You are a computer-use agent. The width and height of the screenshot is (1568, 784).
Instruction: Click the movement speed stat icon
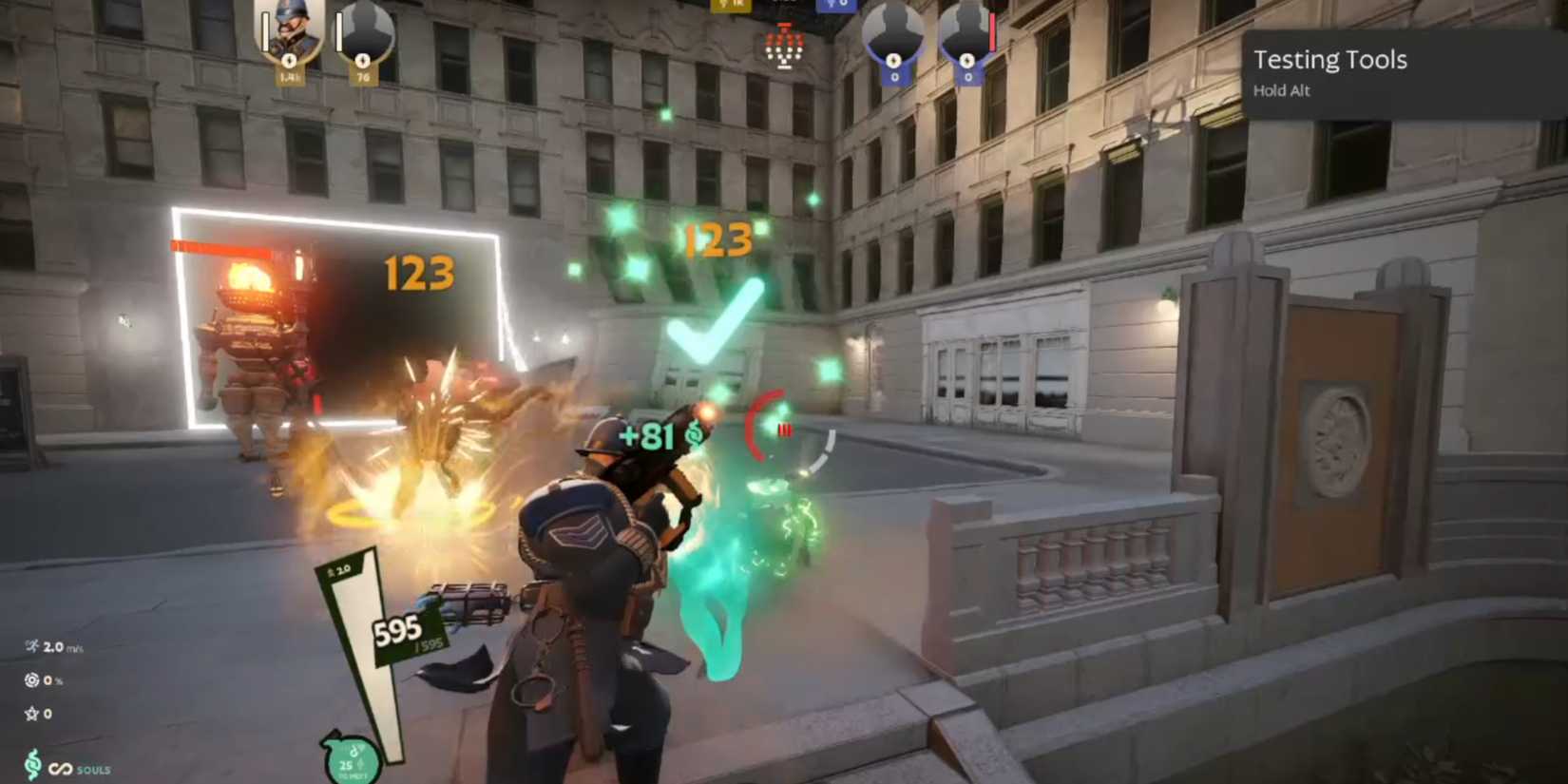tap(32, 649)
